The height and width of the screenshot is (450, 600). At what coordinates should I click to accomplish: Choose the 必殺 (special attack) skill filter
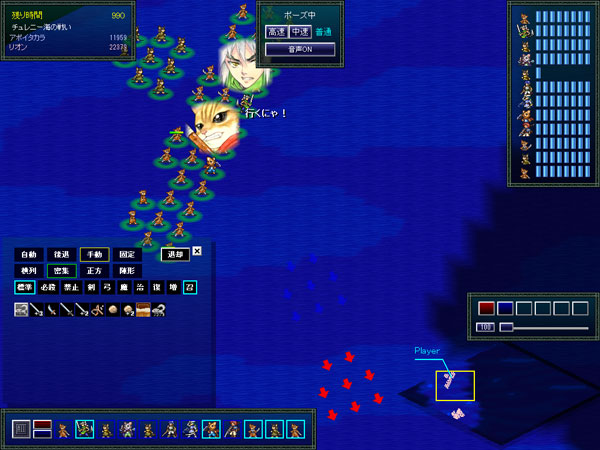coord(50,287)
